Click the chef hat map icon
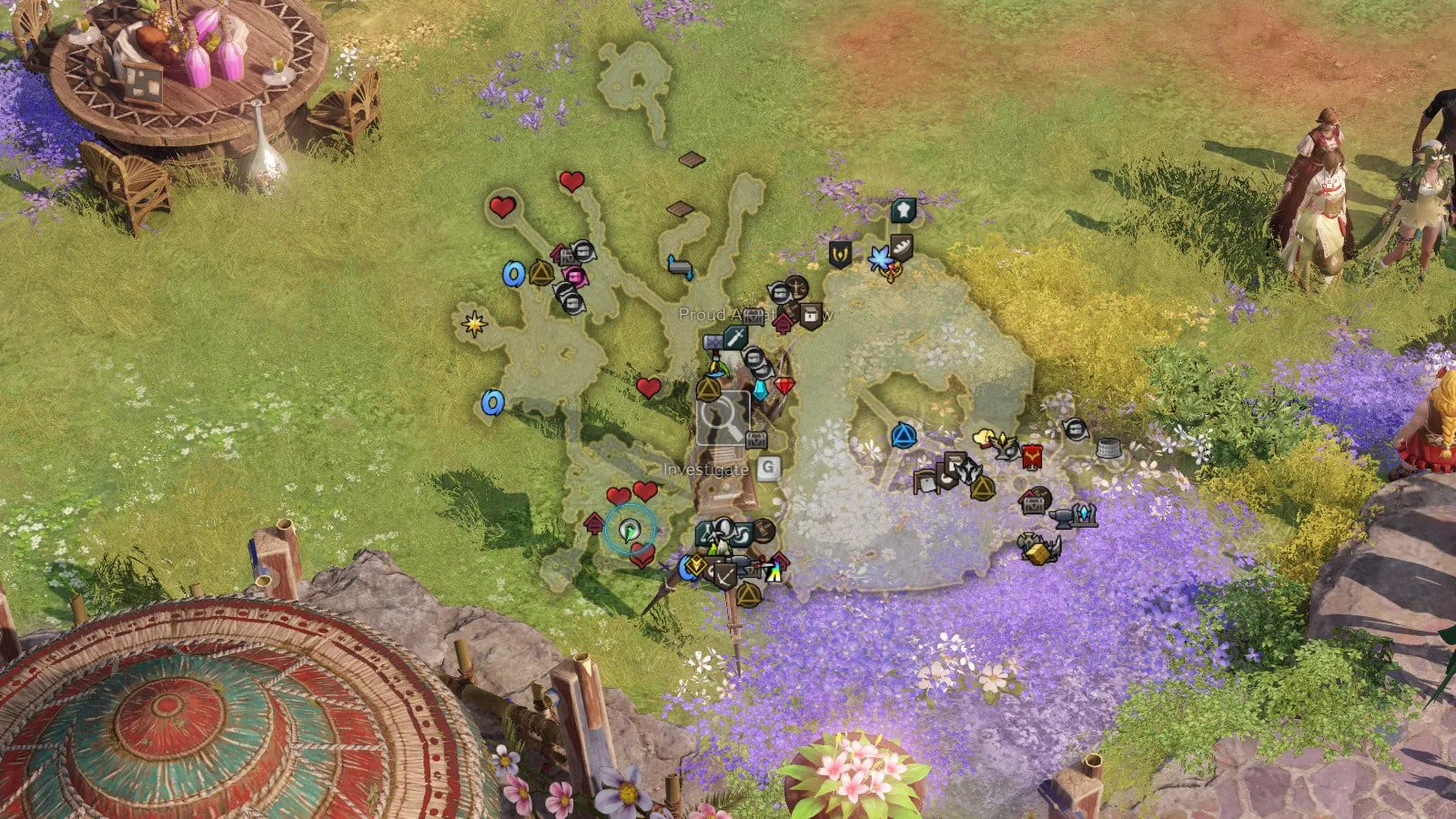 point(902,210)
